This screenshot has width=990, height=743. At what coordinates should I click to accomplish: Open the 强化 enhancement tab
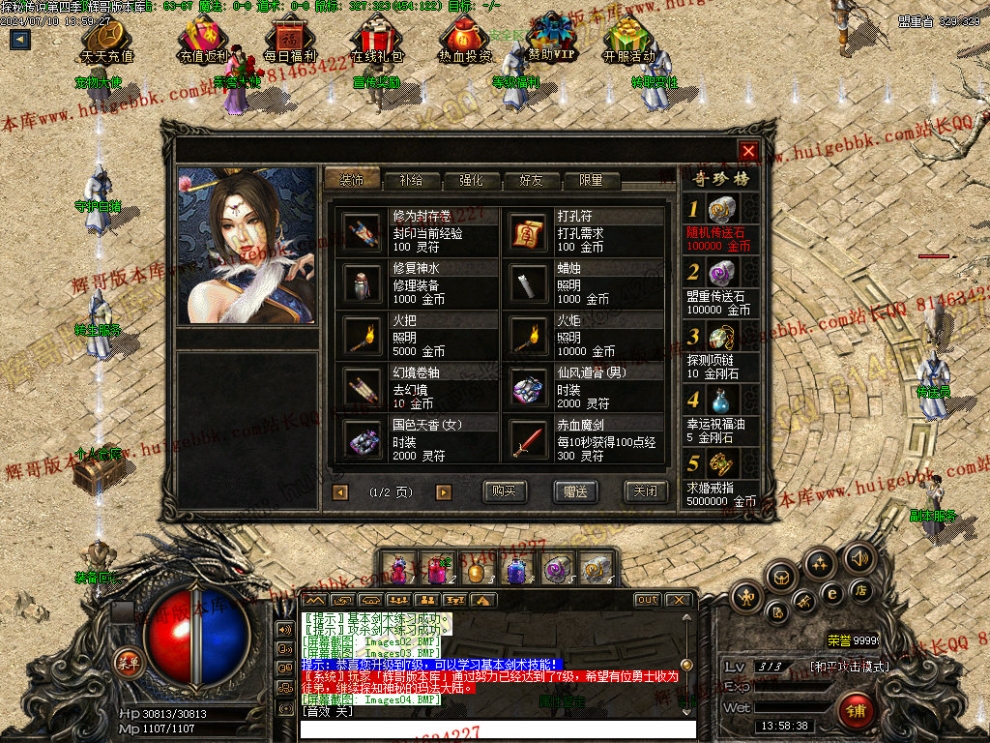471,181
